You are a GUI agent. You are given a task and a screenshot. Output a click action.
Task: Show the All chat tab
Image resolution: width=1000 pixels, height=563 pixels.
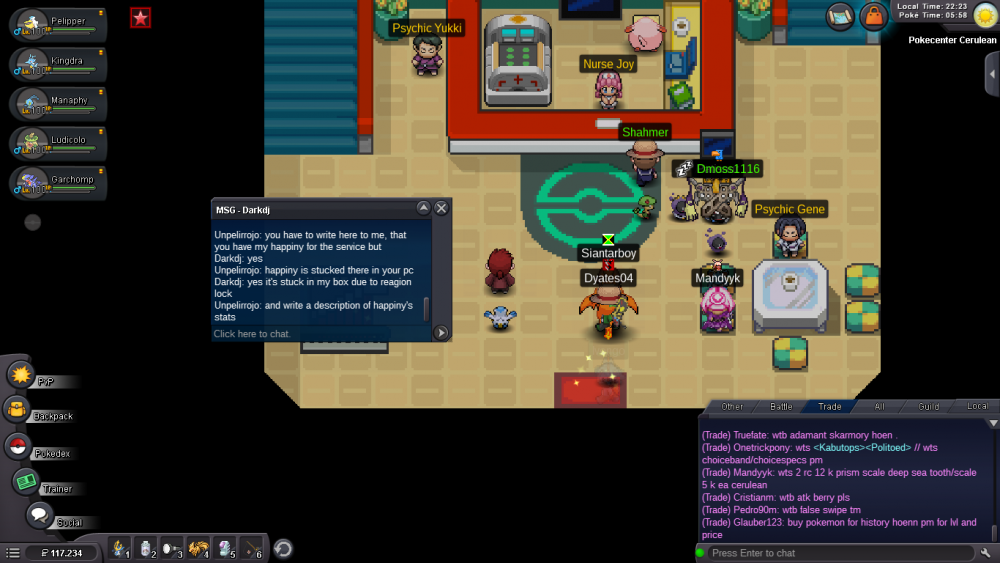pyautogui.click(x=879, y=407)
